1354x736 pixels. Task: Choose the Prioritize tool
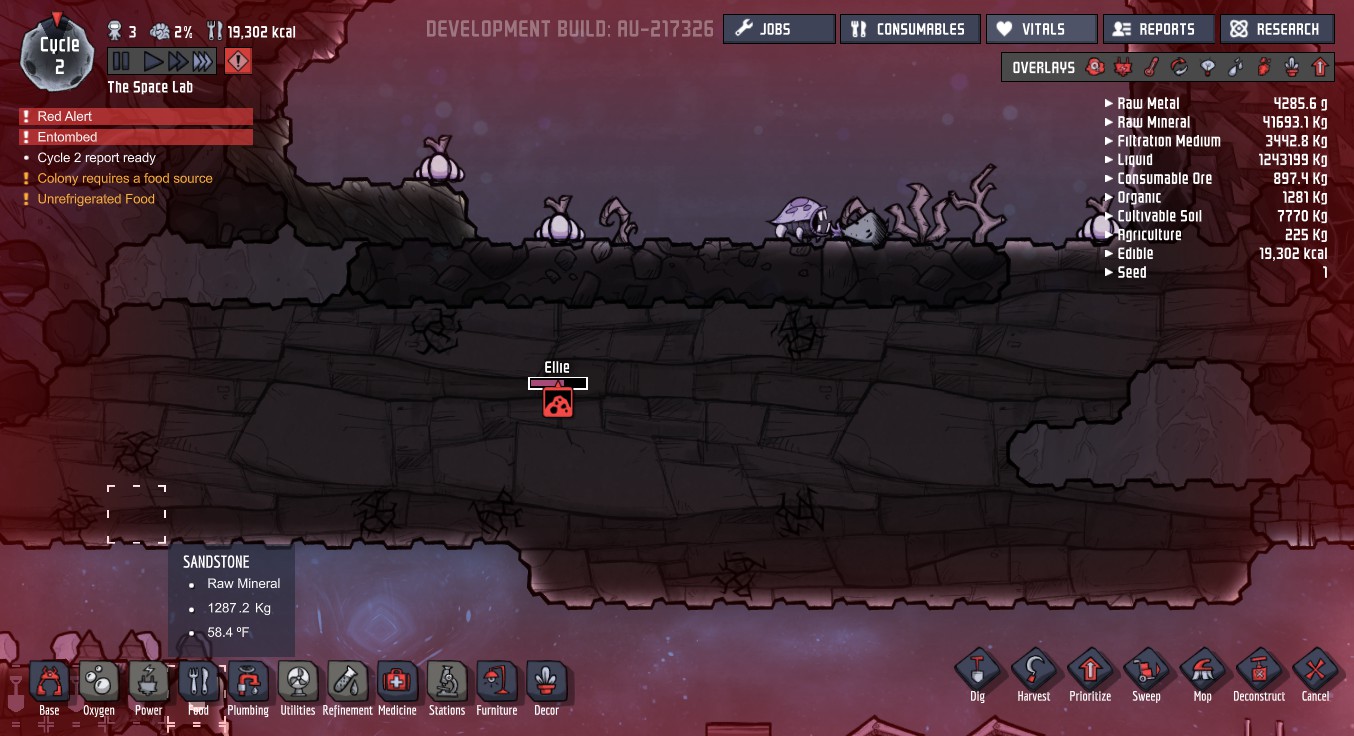coord(1089,672)
